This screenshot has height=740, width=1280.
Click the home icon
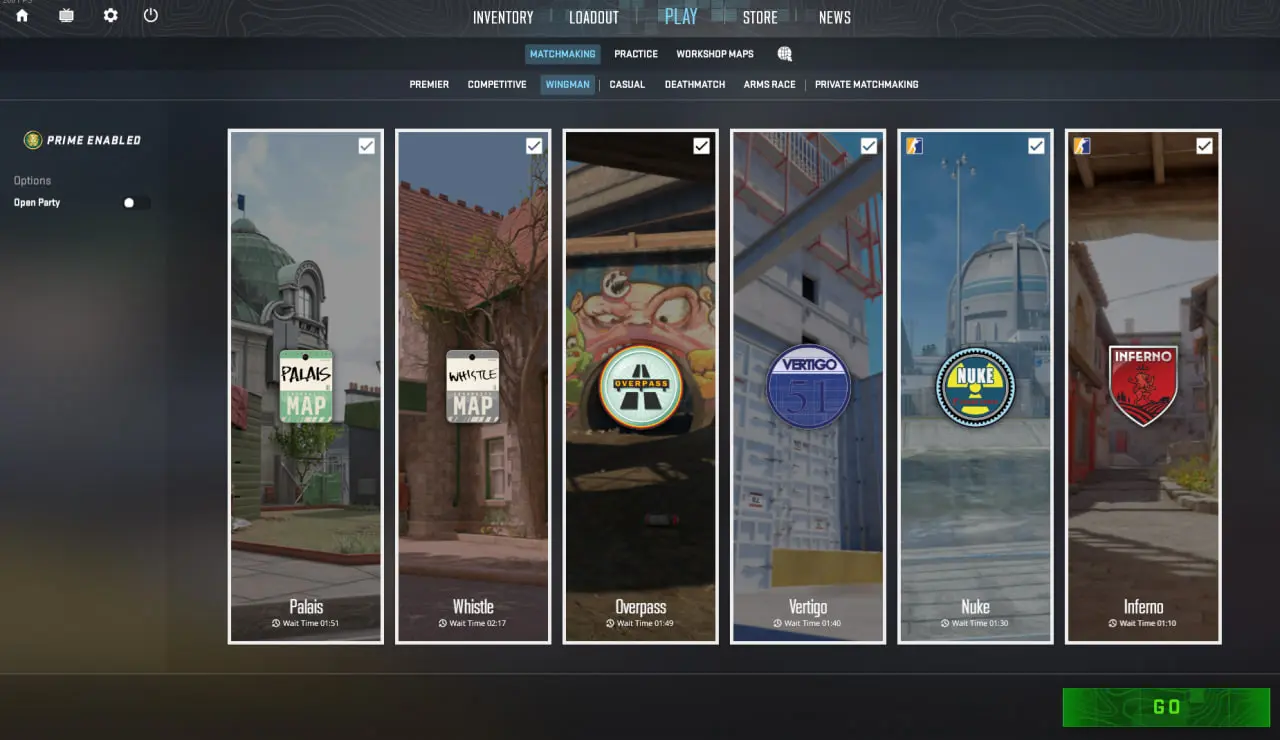click(22, 15)
